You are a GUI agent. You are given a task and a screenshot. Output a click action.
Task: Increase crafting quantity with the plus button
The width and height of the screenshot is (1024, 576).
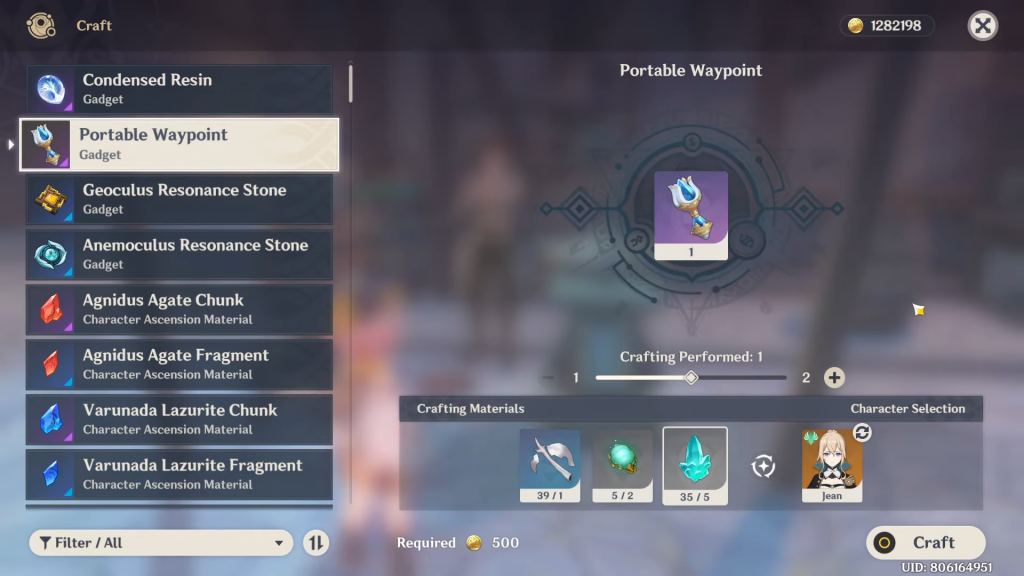[x=834, y=378]
